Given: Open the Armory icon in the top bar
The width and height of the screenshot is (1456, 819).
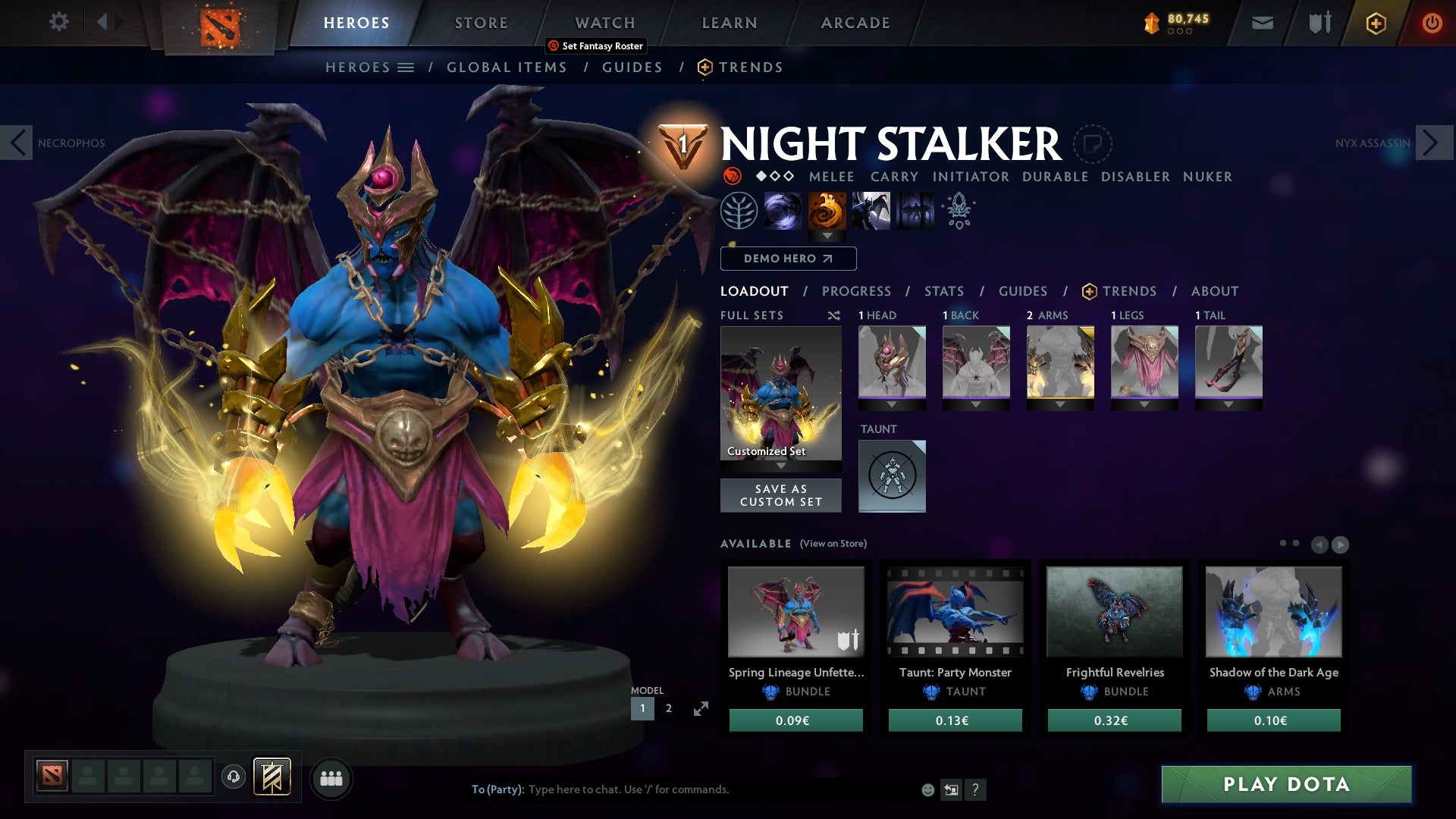Looking at the screenshot, I should click(1319, 22).
